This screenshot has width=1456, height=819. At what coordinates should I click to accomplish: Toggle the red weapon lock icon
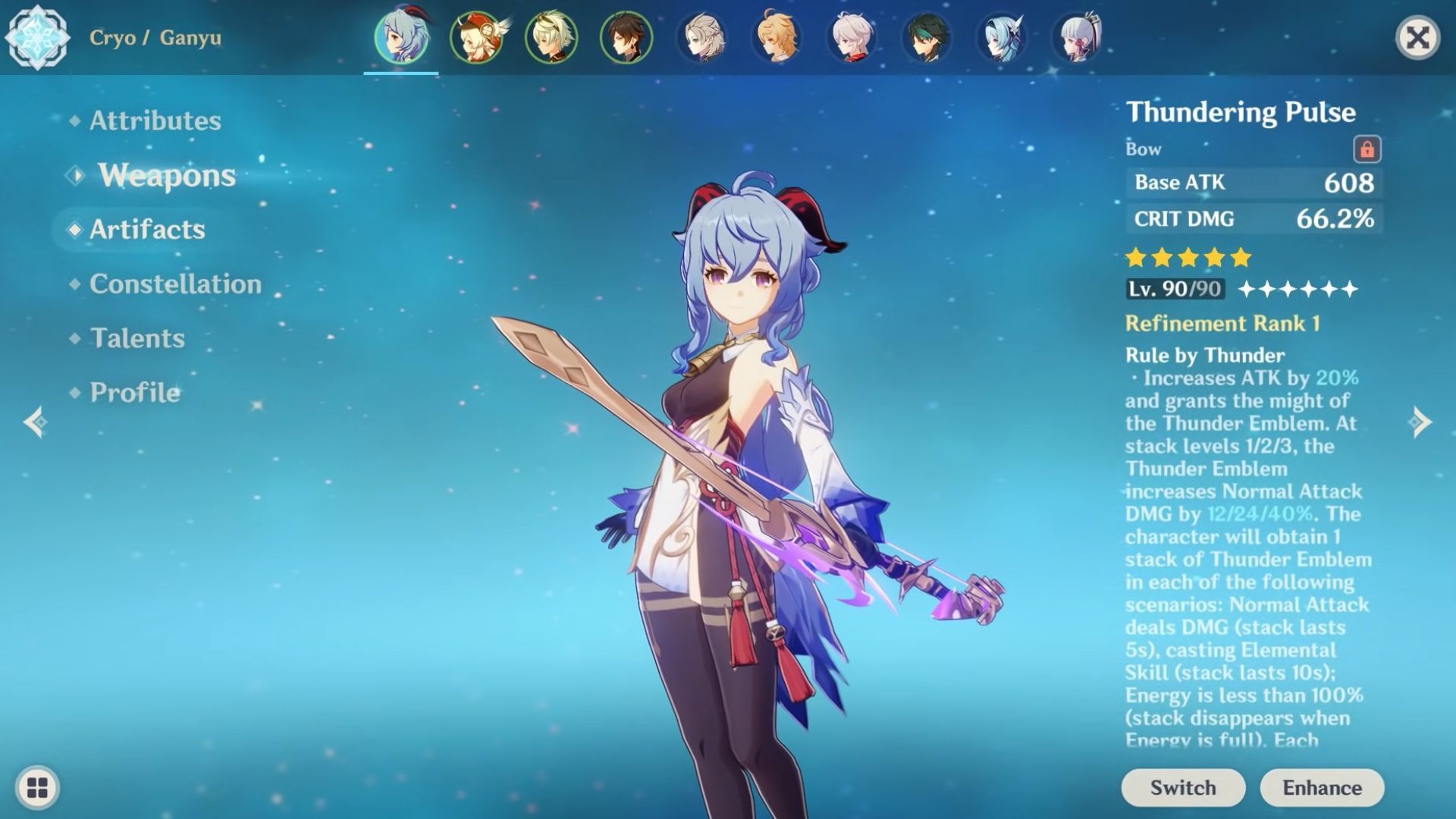click(1367, 149)
